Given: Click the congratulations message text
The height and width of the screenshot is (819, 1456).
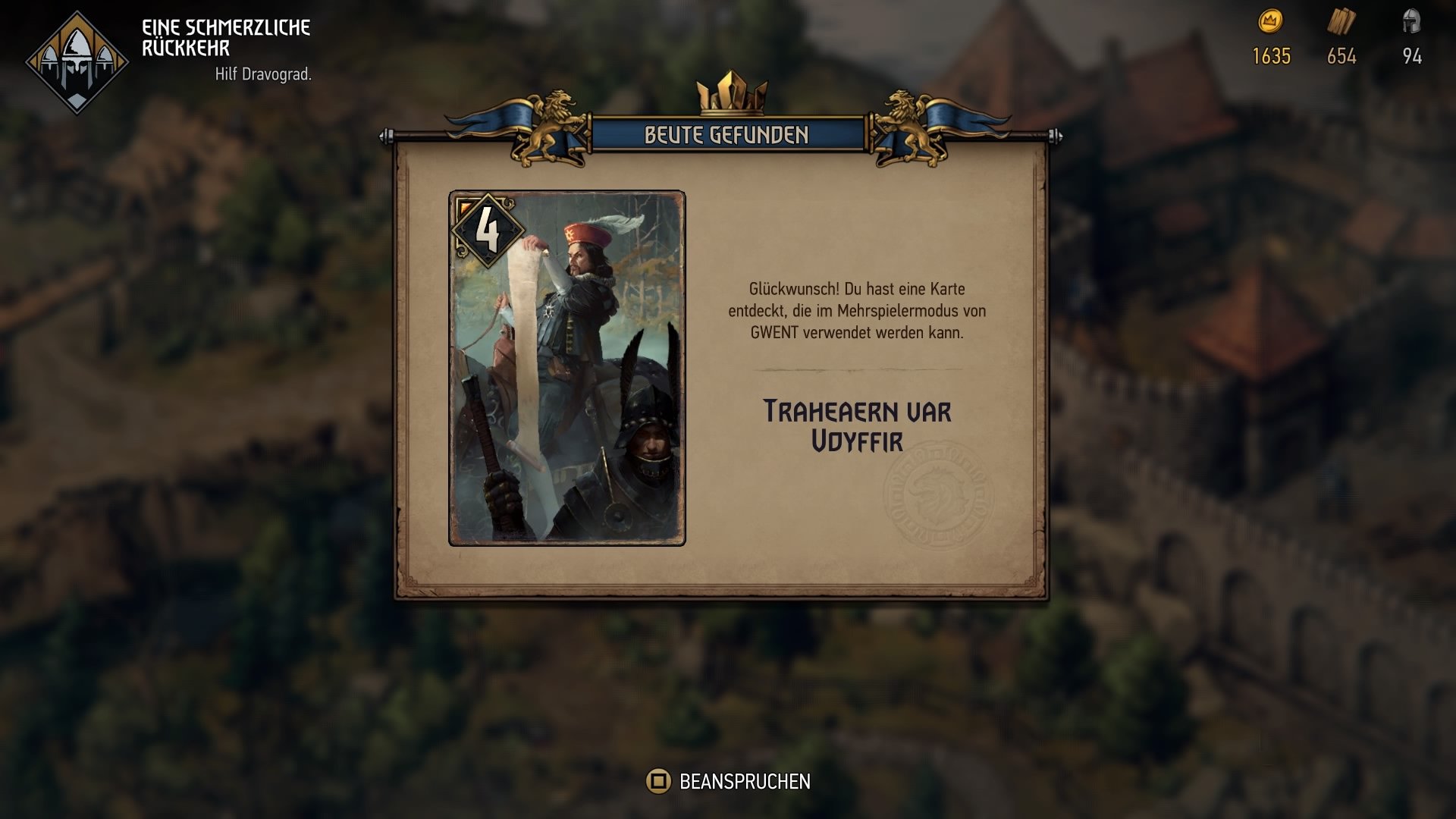Looking at the screenshot, I should (857, 309).
